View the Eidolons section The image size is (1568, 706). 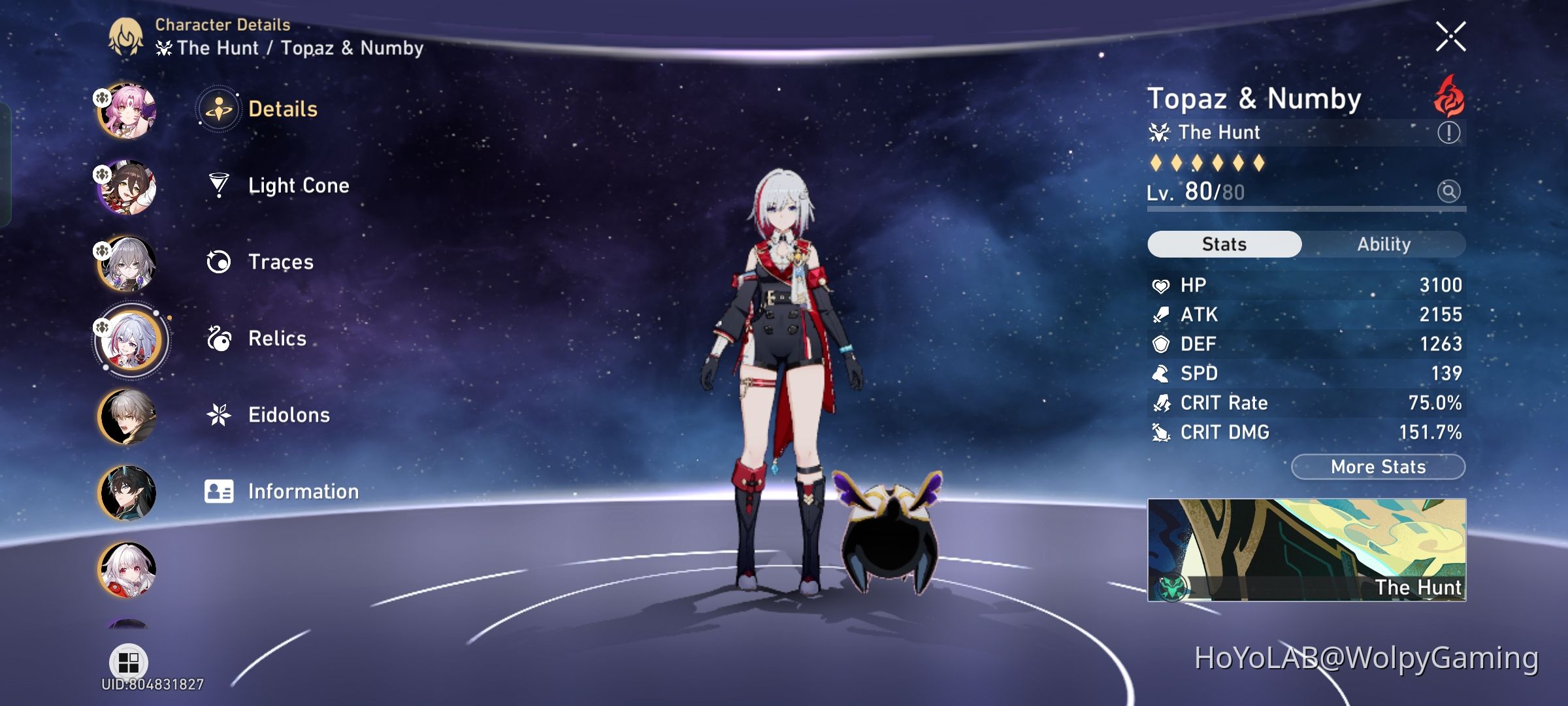pyautogui.click(x=288, y=414)
